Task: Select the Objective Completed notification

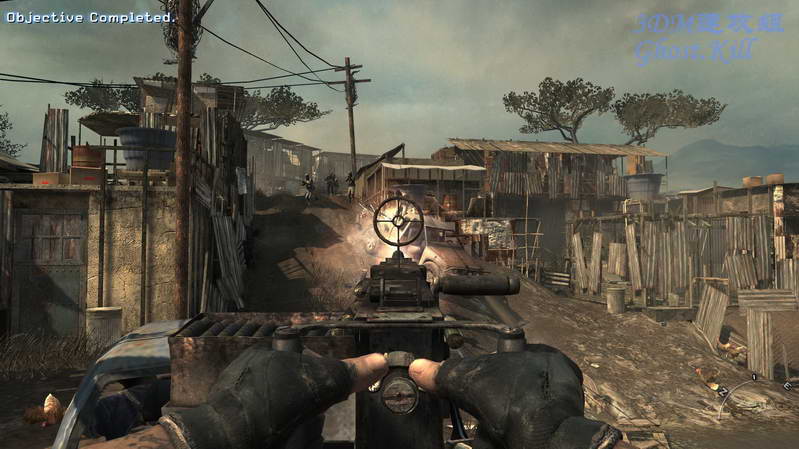Action: pos(90,17)
